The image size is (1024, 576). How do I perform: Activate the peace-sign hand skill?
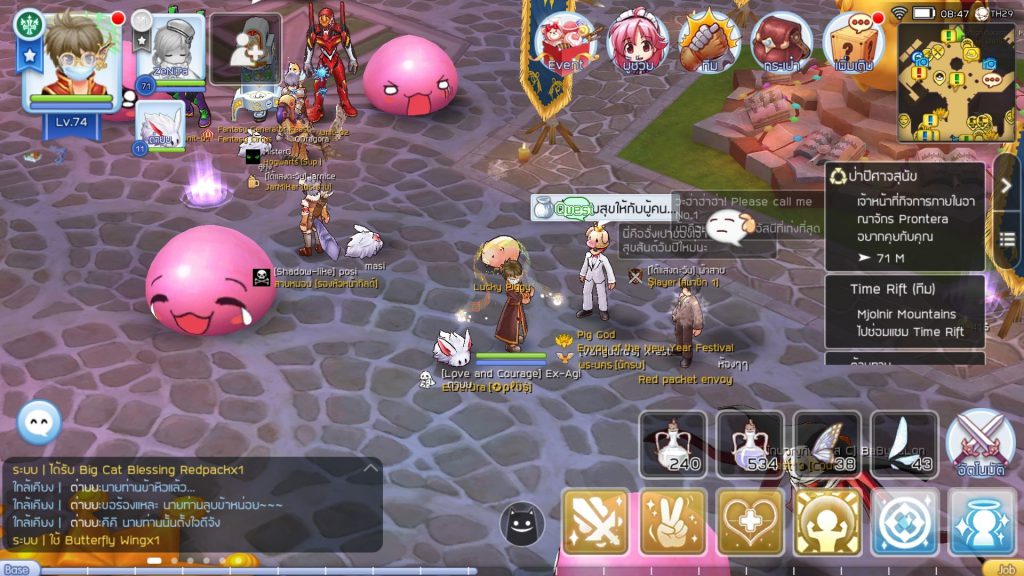coord(673,522)
